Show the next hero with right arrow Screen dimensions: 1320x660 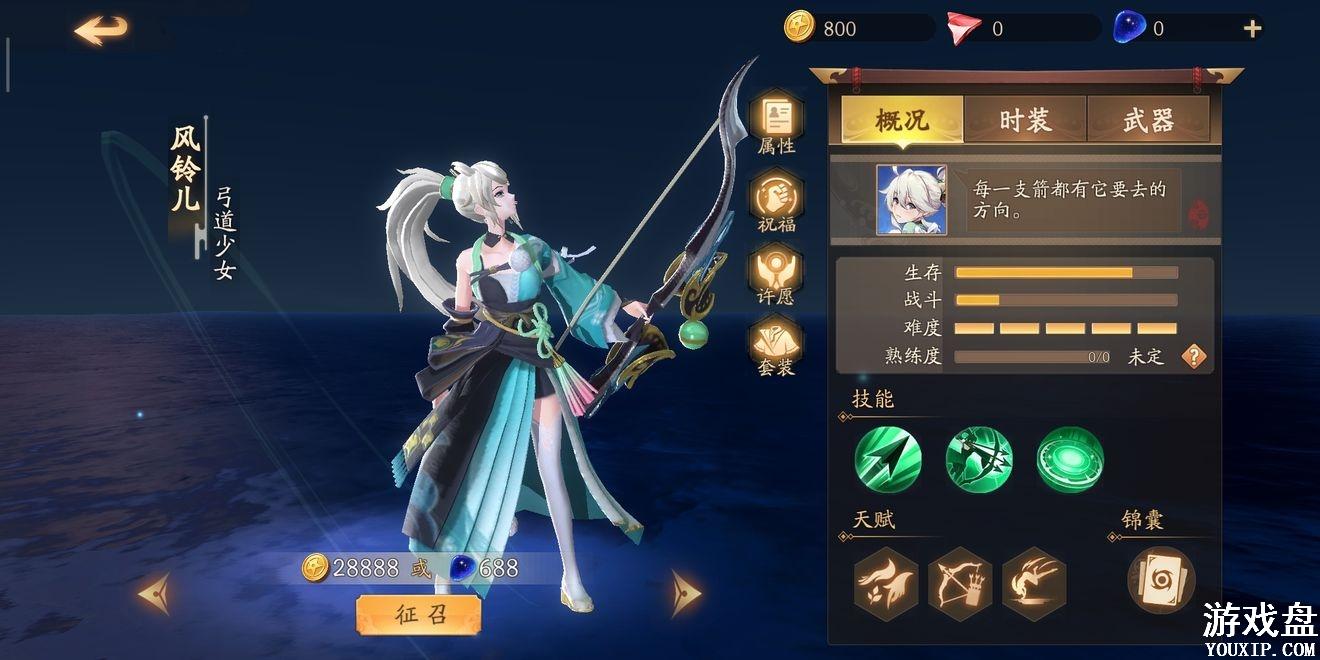pyautogui.click(x=685, y=592)
